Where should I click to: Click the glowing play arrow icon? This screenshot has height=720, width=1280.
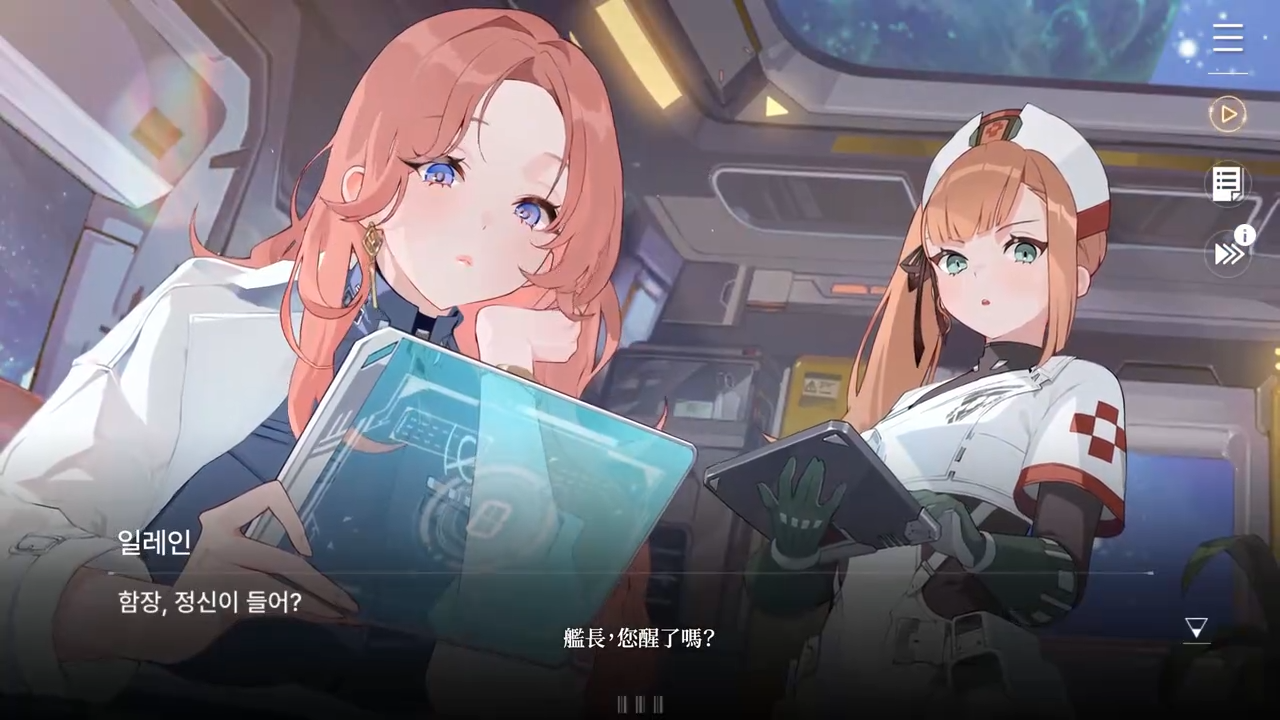click(x=1227, y=114)
